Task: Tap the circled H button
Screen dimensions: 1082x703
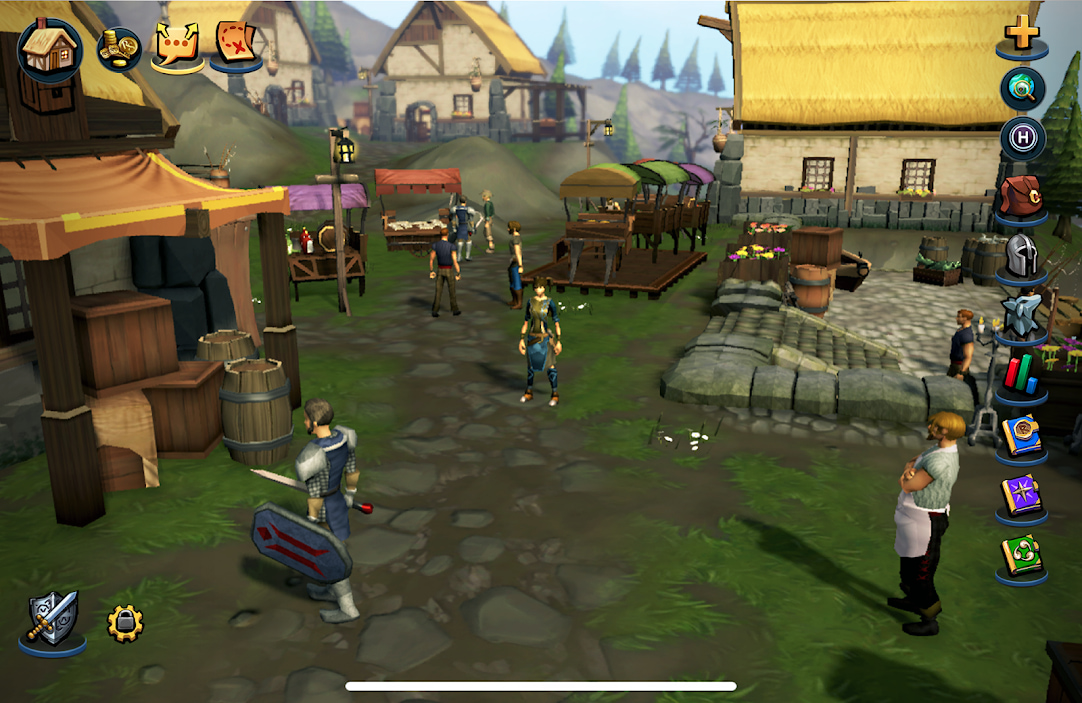Action: pyautogui.click(x=1022, y=139)
